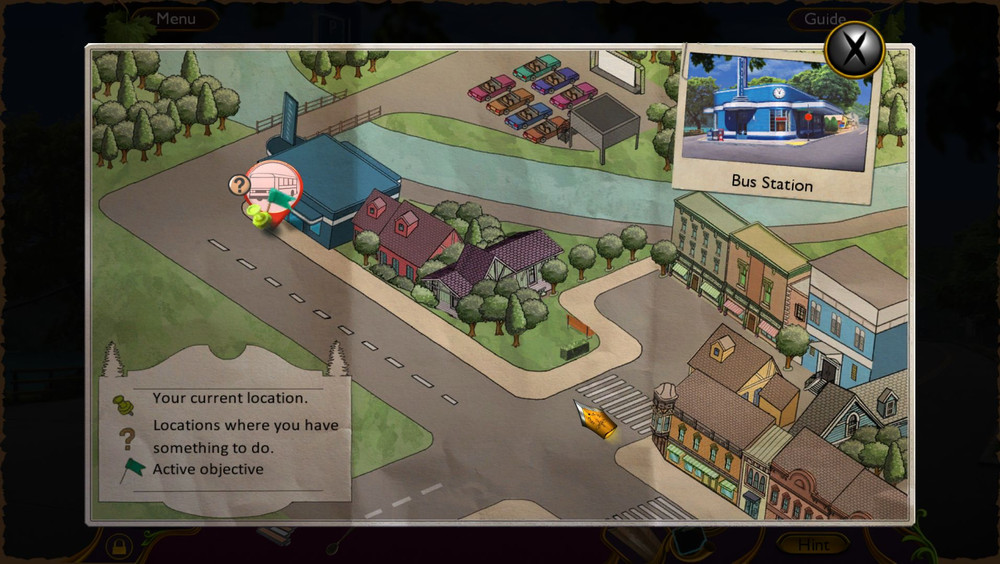This screenshot has width=1000, height=564.
Task: Open the strategy Guide
Action: click(x=825, y=18)
